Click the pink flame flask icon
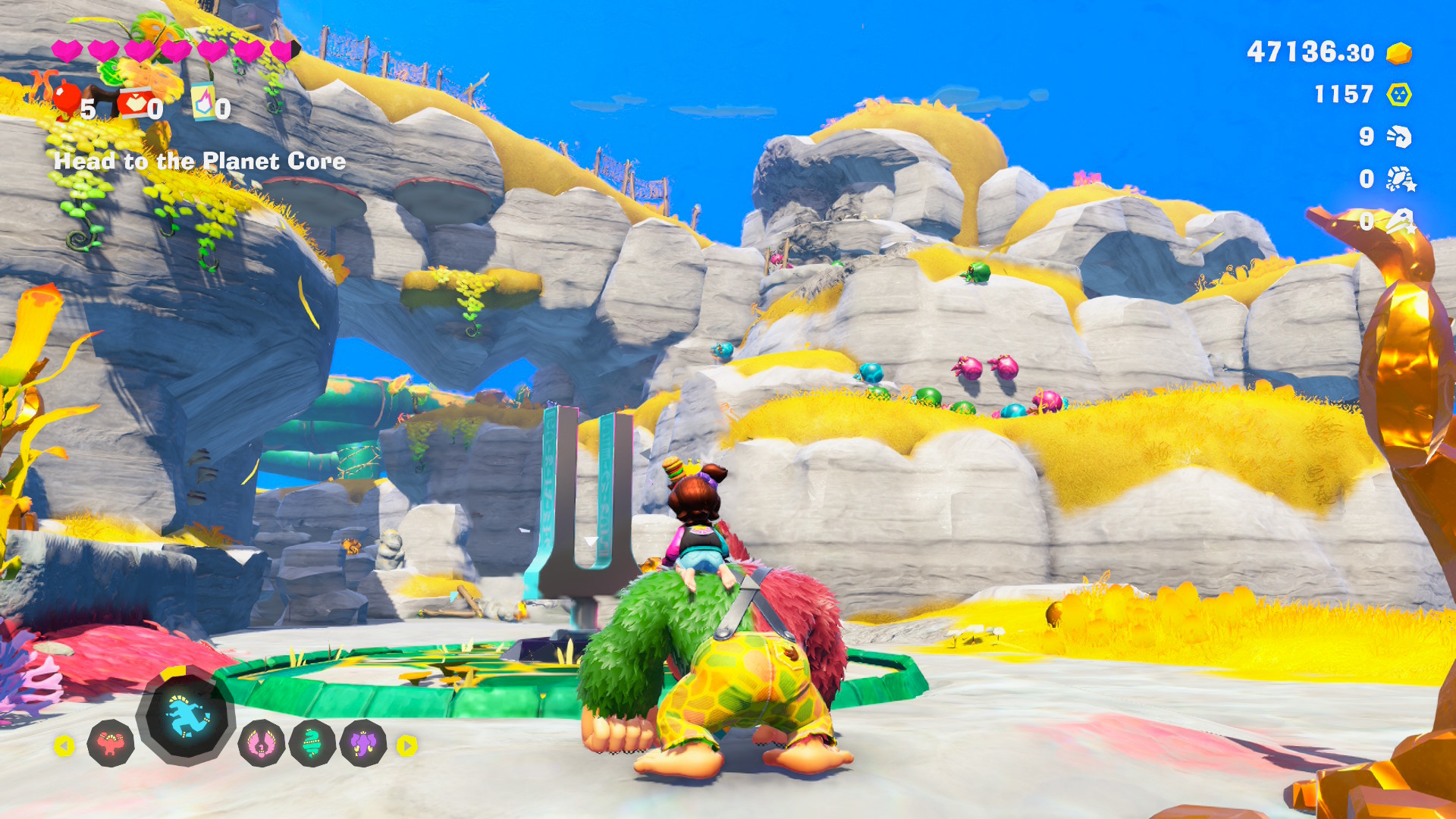1456x819 pixels. [203, 101]
